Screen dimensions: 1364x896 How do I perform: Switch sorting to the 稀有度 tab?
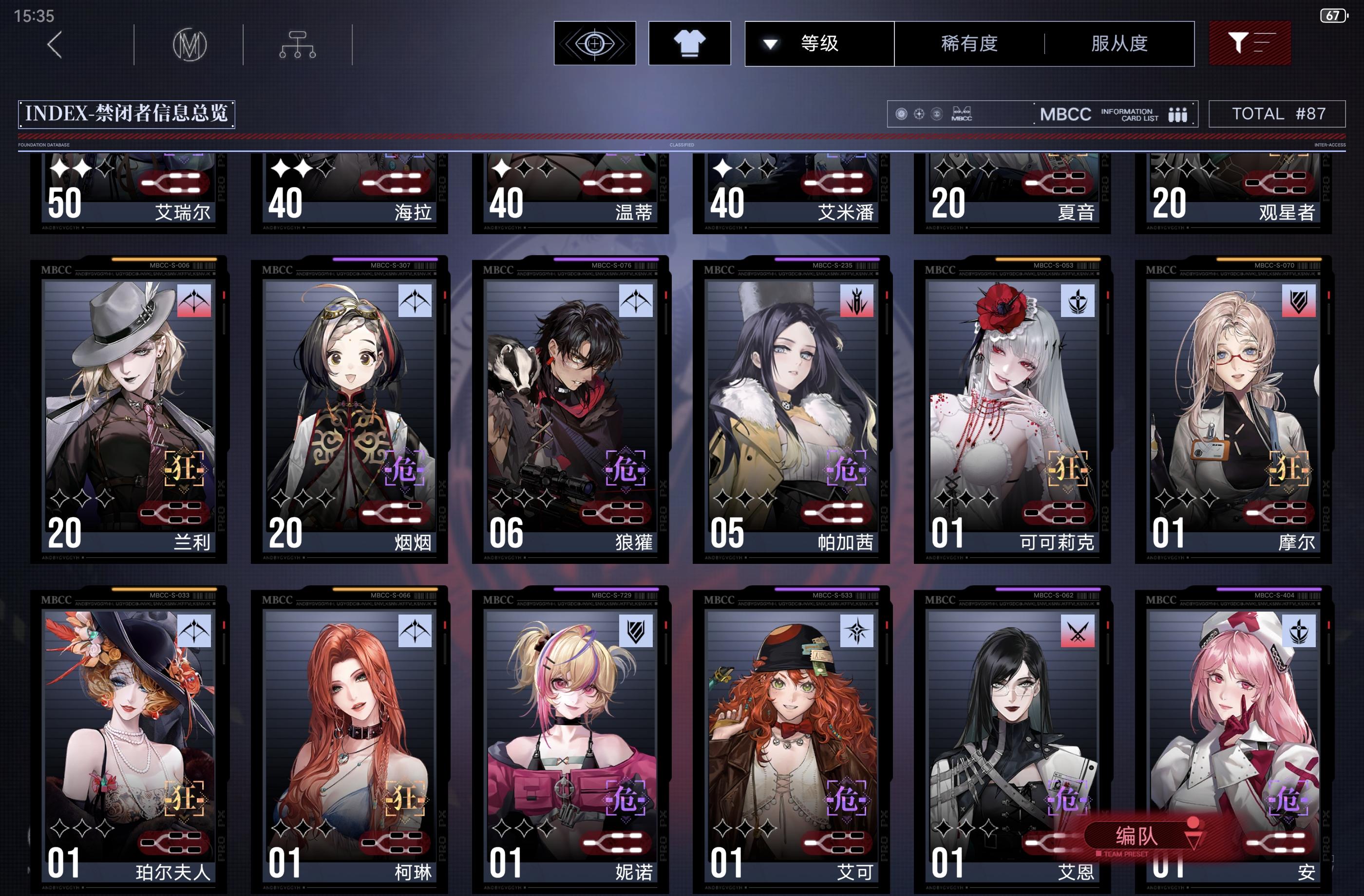pyautogui.click(x=970, y=43)
